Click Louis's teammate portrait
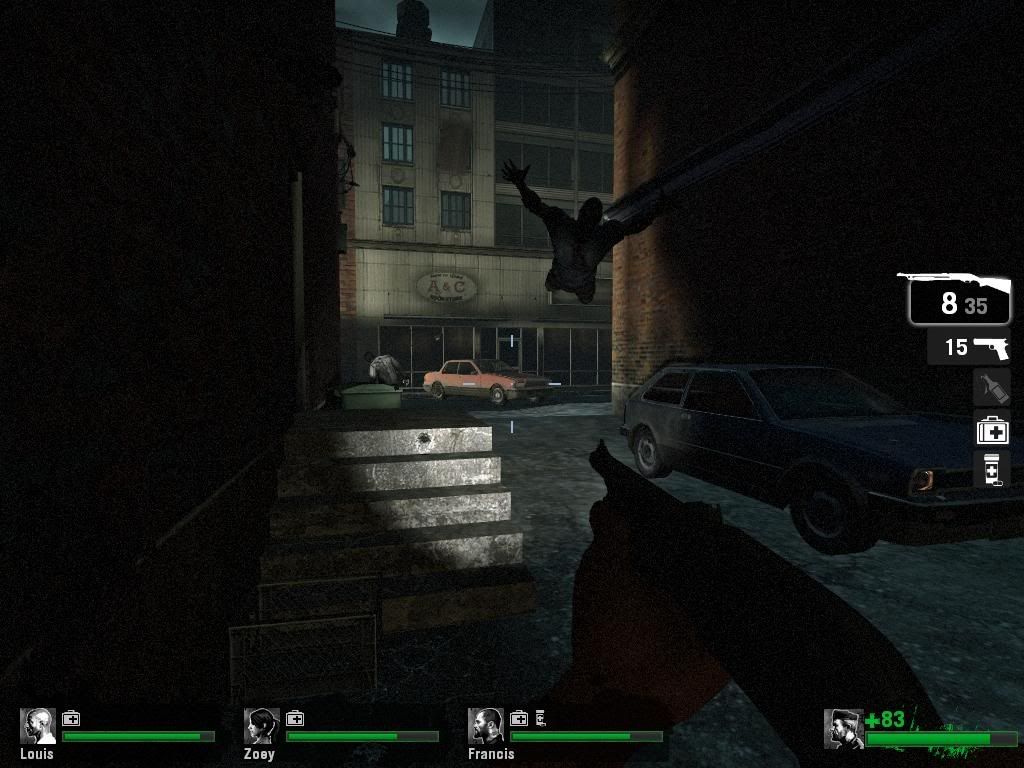The width and height of the screenshot is (1024, 768). pyautogui.click(x=38, y=727)
